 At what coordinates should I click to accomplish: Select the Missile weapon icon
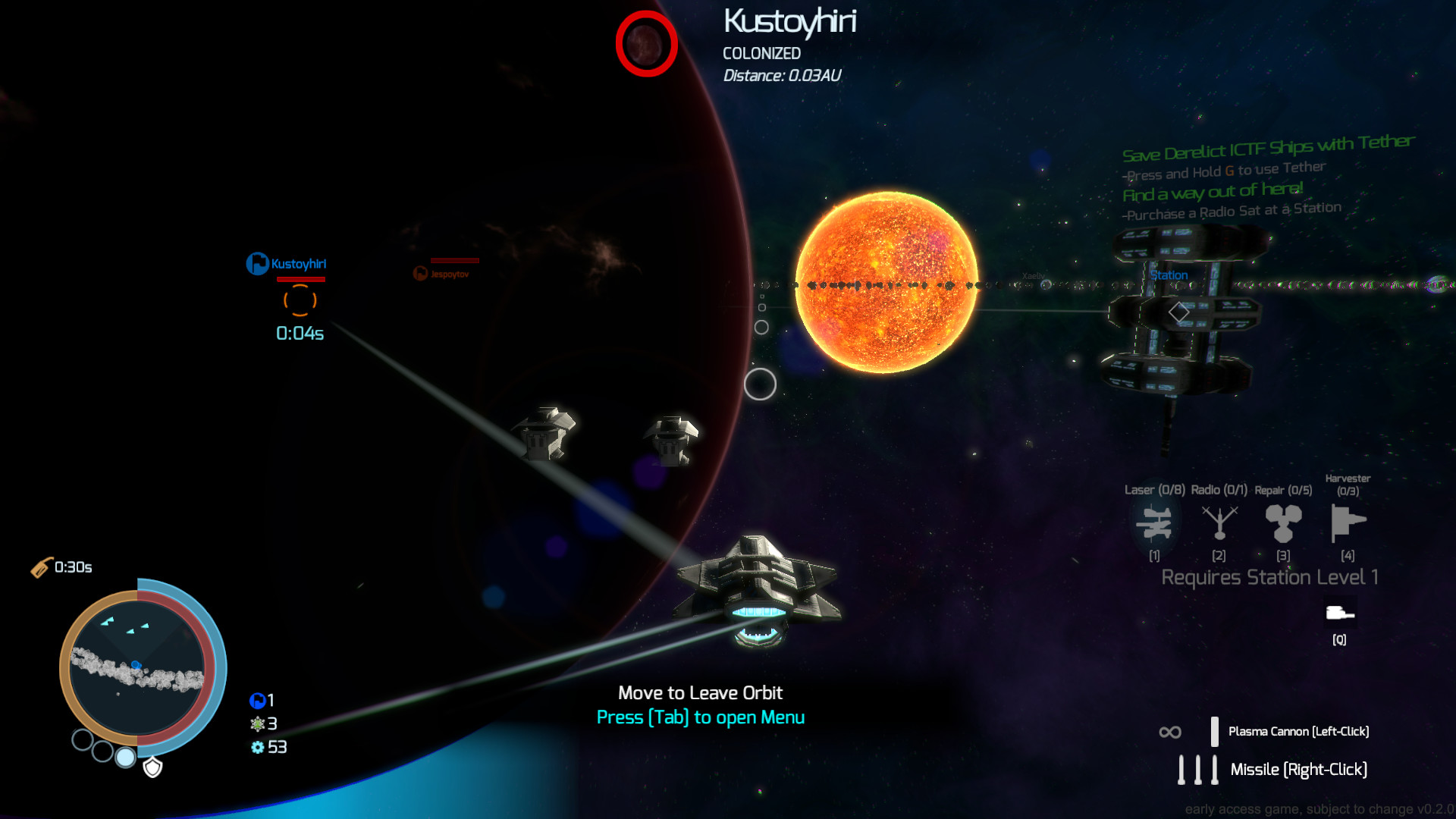click(x=1197, y=769)
